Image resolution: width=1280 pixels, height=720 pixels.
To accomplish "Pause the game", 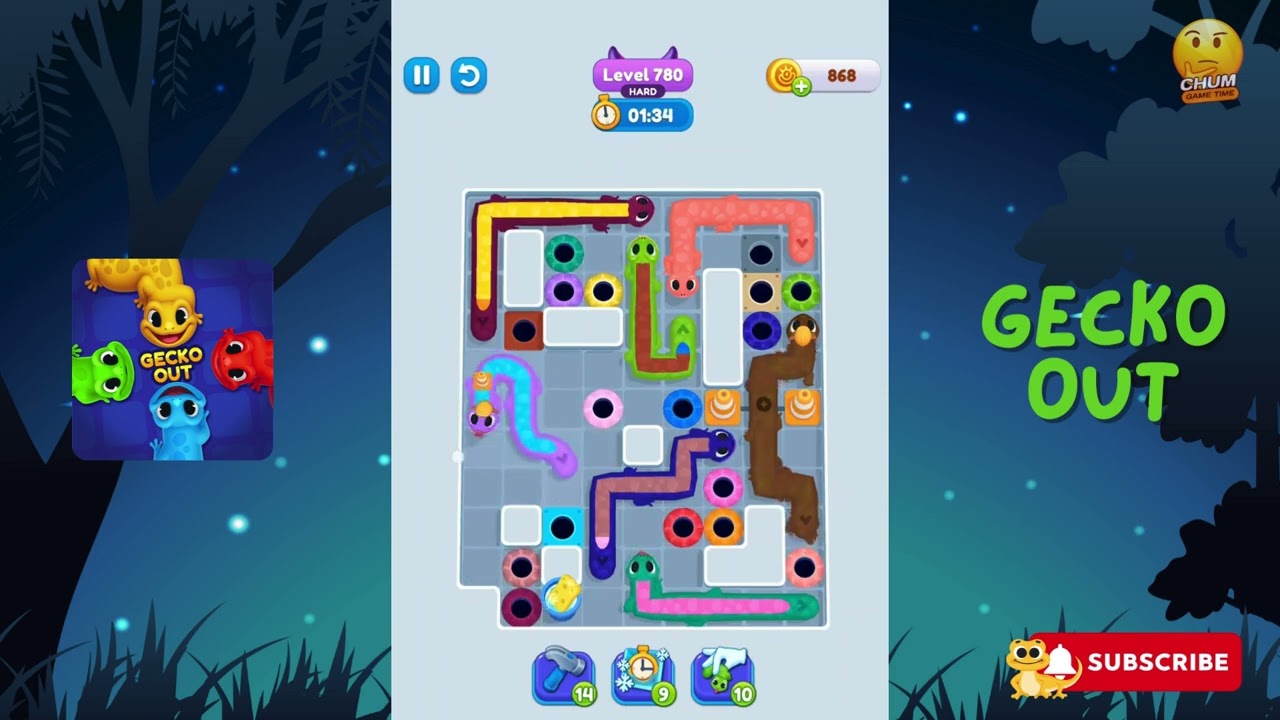I will point(421,76).
